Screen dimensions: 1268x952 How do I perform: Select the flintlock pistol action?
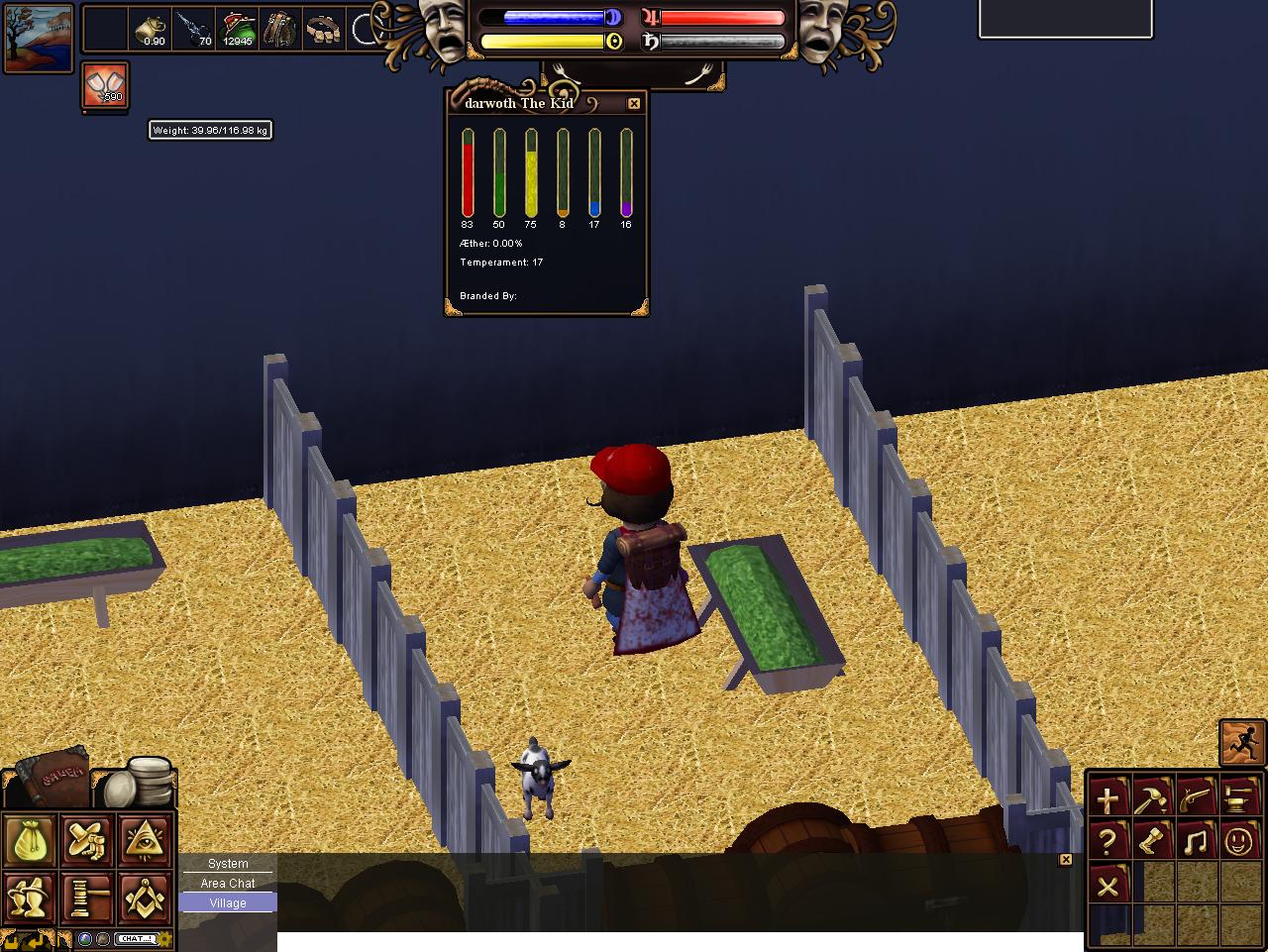click(1195, 797)
